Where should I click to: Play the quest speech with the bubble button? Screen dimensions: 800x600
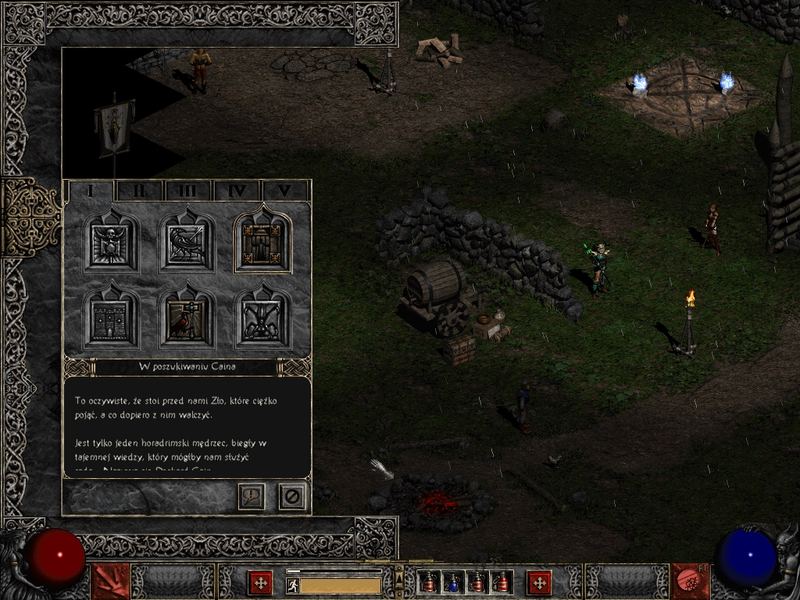coord(251,495)
